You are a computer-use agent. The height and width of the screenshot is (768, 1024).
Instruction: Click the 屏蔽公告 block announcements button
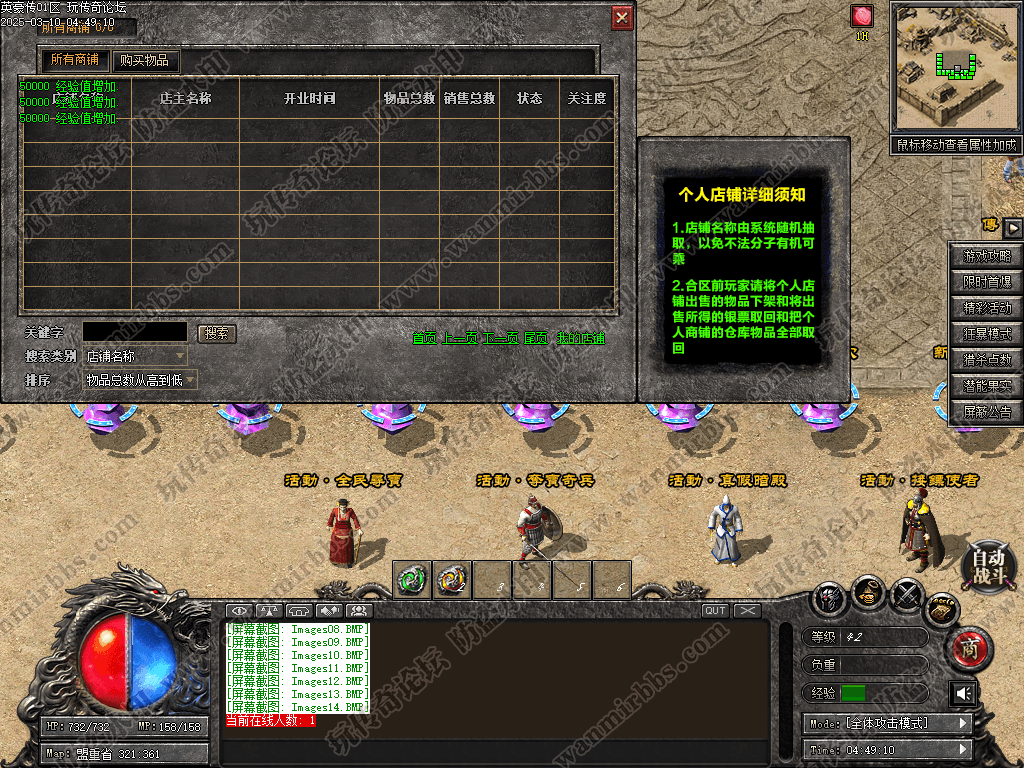(x=987, y=412)
